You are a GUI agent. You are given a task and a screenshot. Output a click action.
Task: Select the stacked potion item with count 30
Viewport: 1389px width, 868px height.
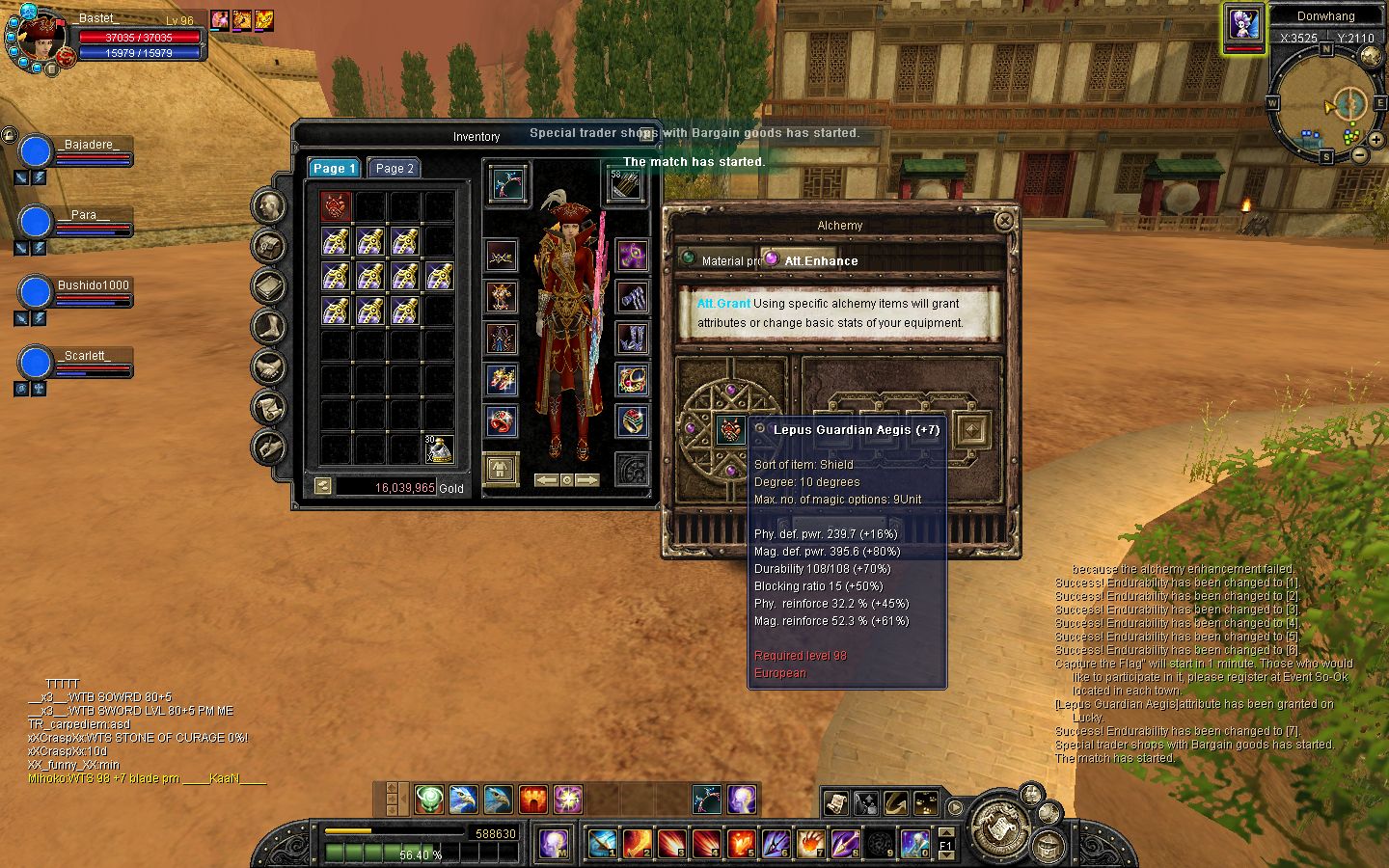440,448
